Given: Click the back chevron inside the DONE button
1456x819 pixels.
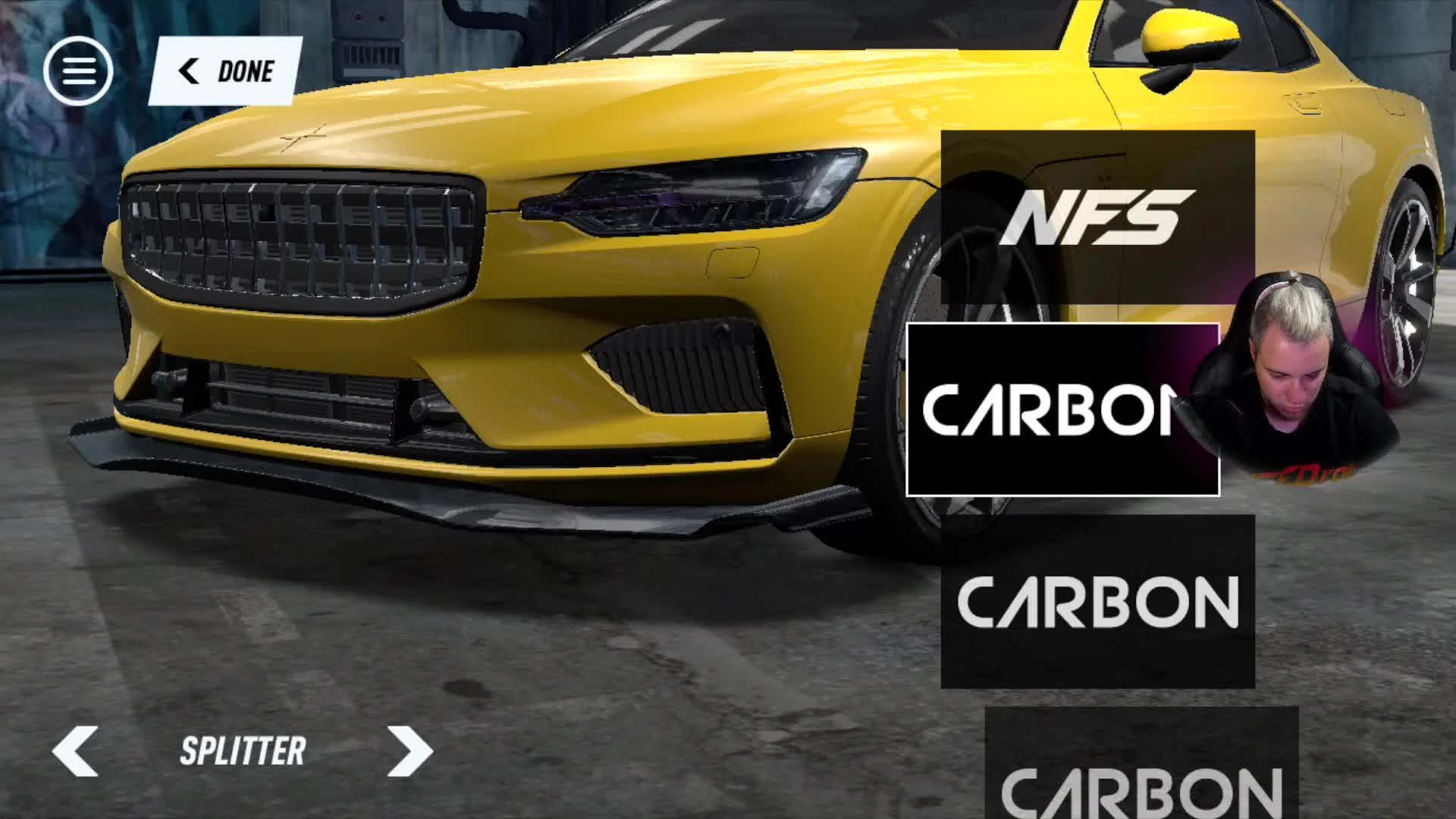Looking at the screenshot, I should pos(188,71).
